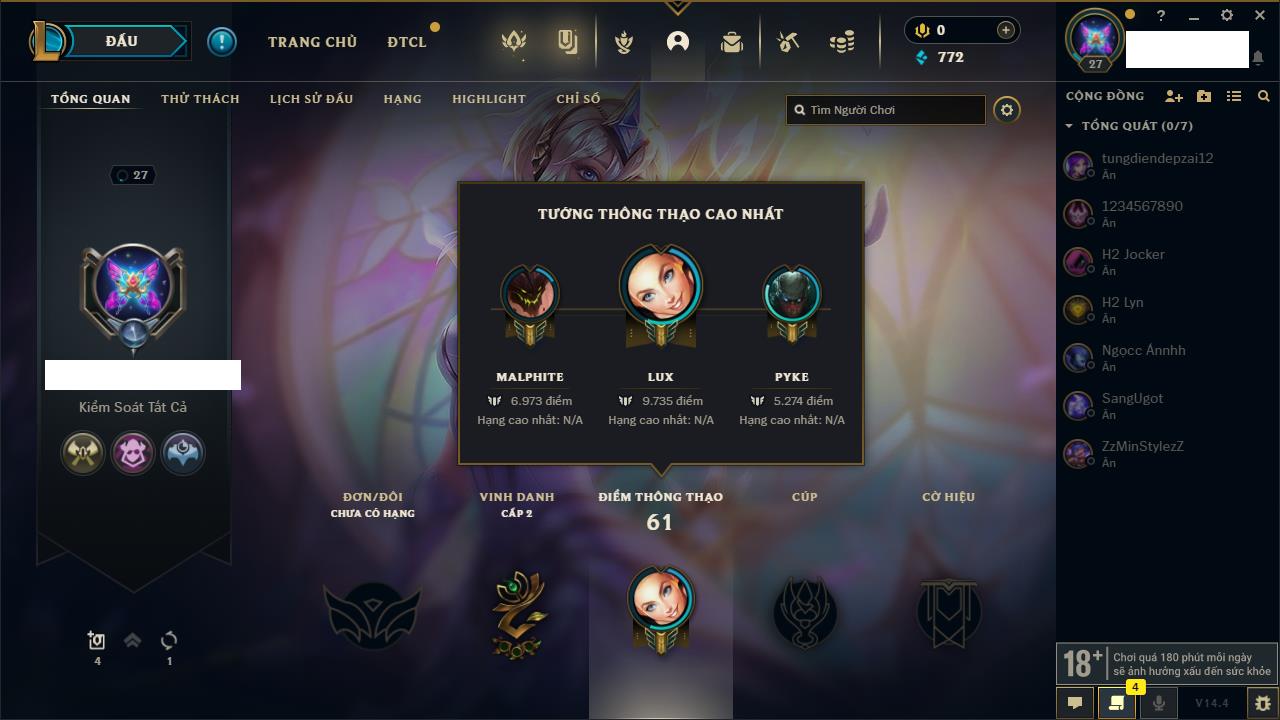
Task: Switch to the CHỈ SỐ stats tab
Action: (x=578, y=99)
